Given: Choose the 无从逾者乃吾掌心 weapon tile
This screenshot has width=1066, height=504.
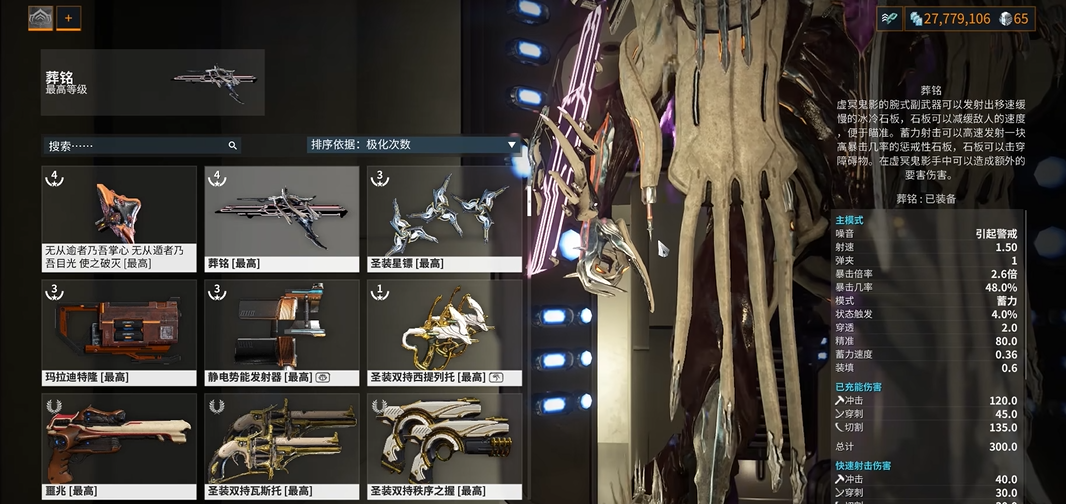Looking at the screenshot, I should (119, 218).
